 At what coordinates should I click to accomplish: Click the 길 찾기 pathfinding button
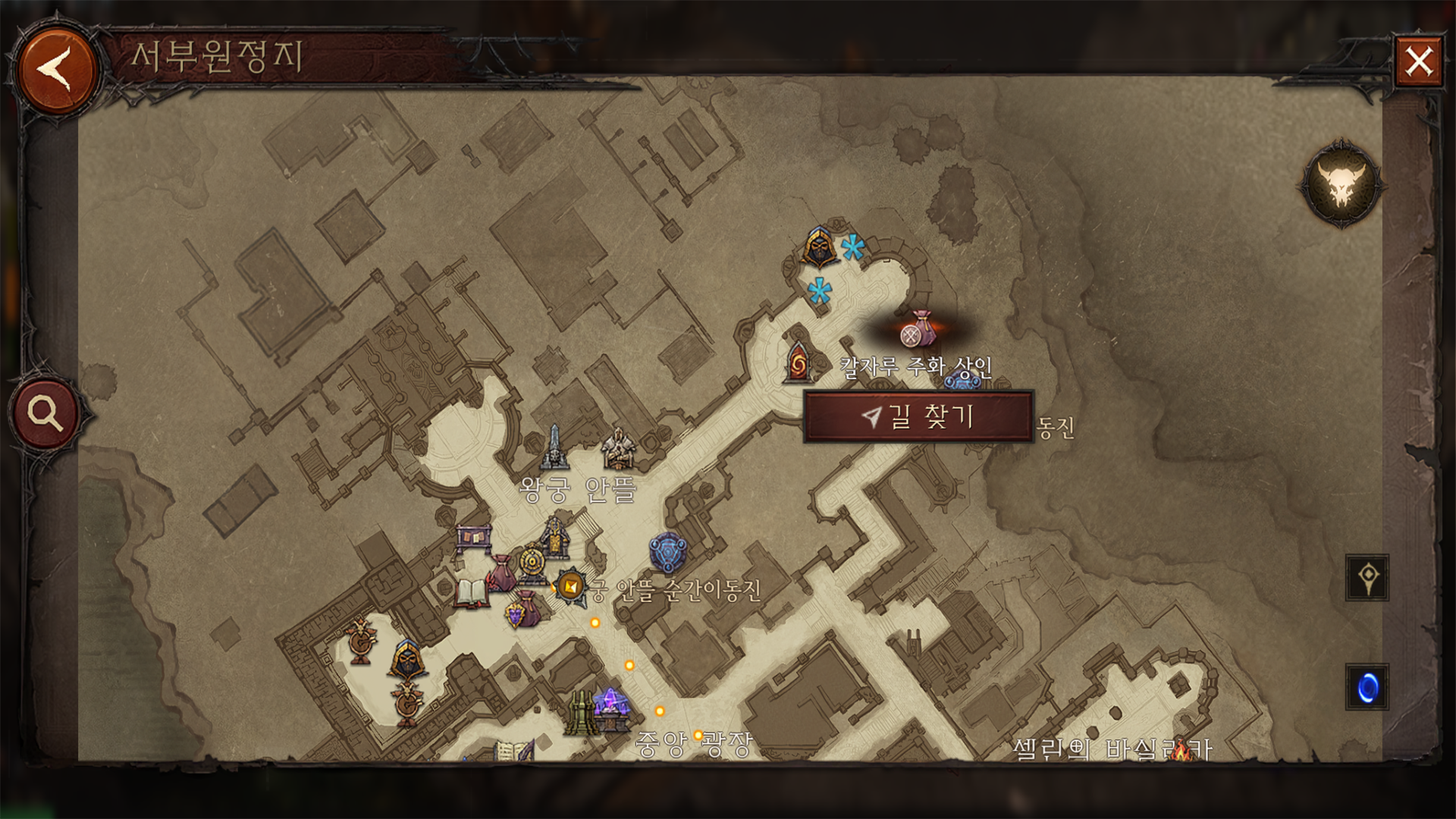pyautogui.click(x=918, y=416)
